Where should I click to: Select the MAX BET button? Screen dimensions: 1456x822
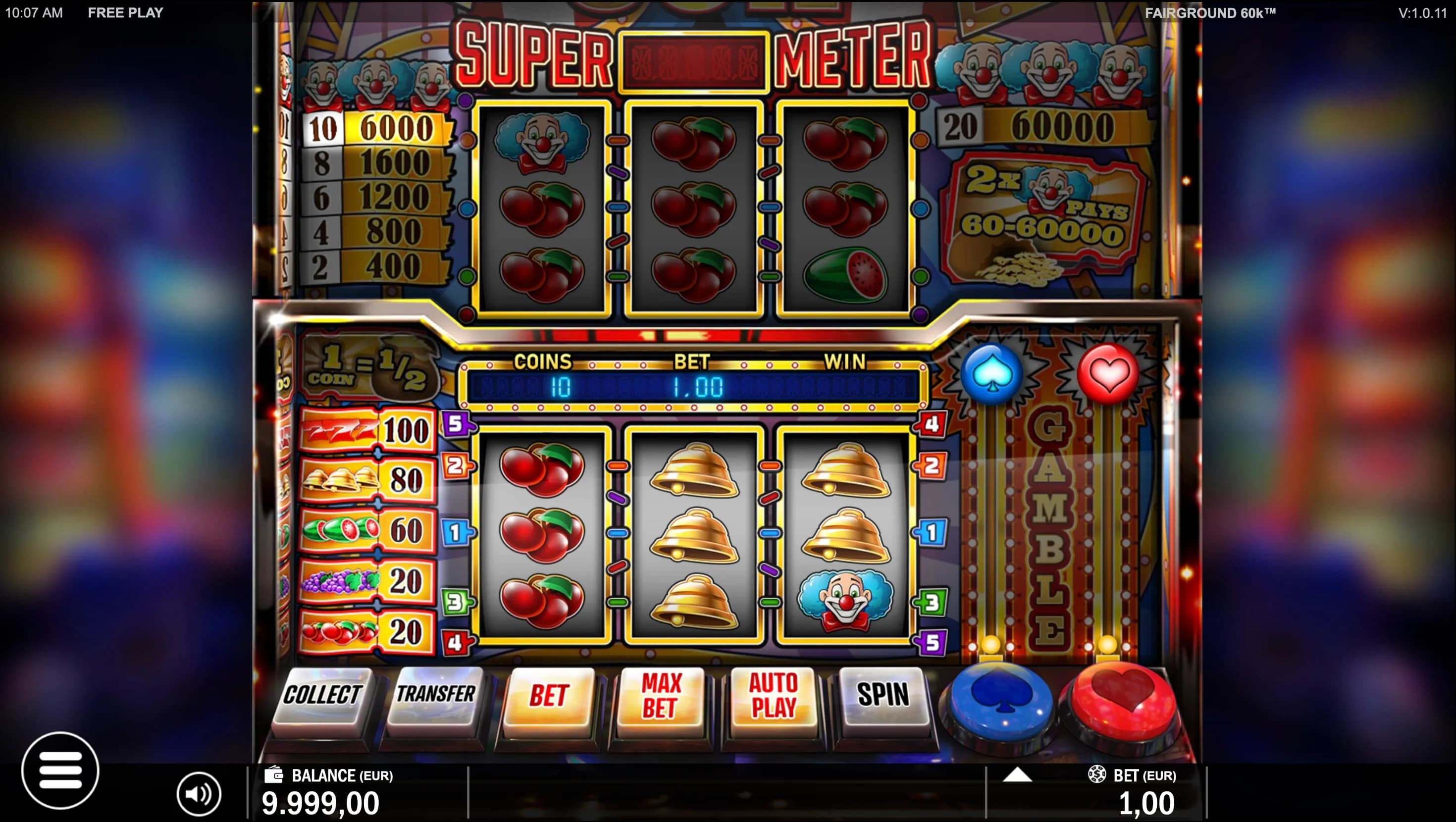pos(660,695)
